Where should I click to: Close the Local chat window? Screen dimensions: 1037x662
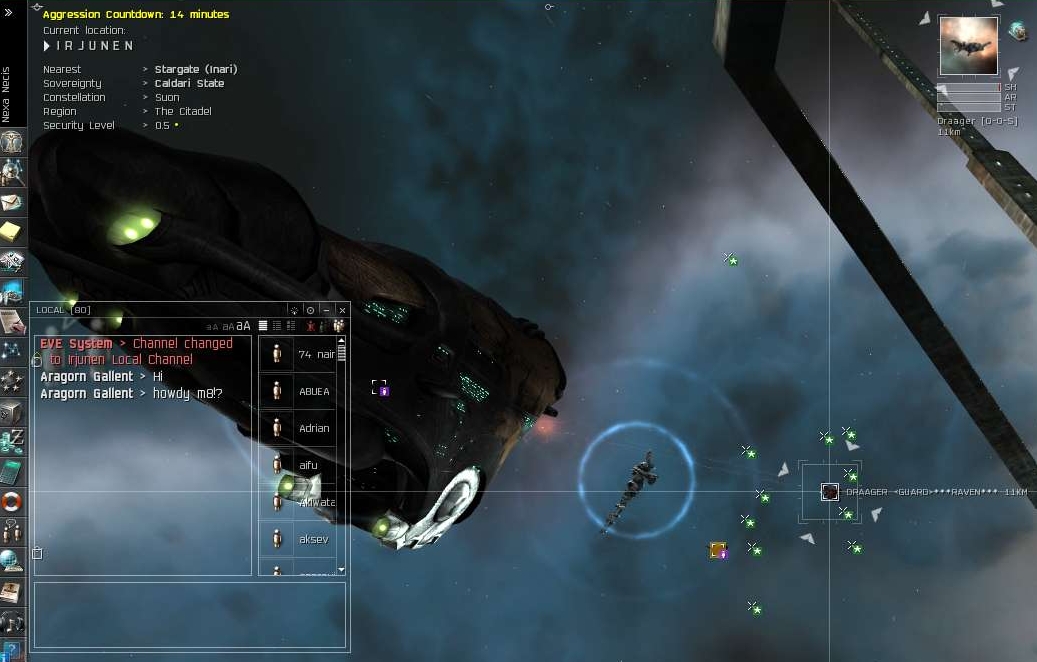pyautogui.click(x=342, y=310)
